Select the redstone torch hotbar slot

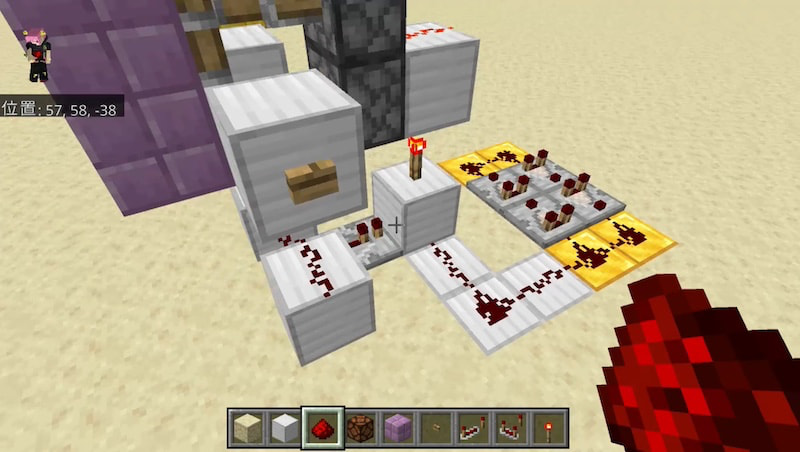(549, 428)
